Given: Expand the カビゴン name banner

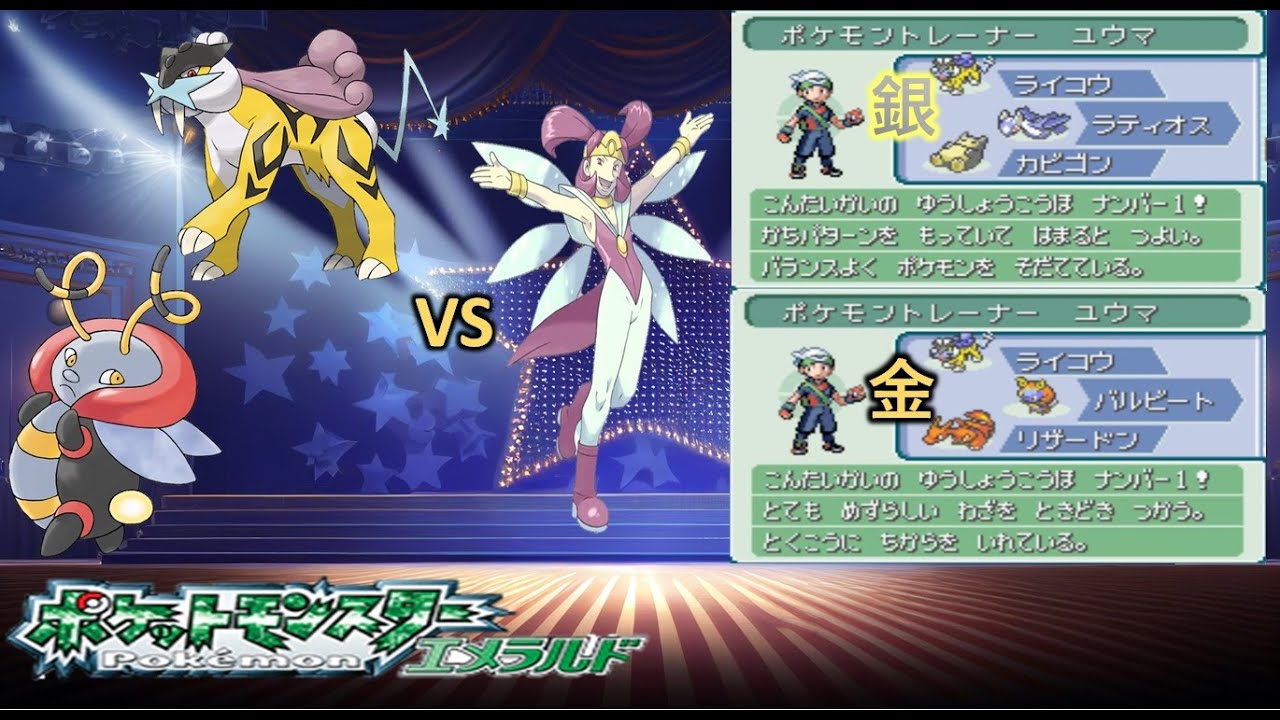Looking at the screenshot, I should (1075, 160).
